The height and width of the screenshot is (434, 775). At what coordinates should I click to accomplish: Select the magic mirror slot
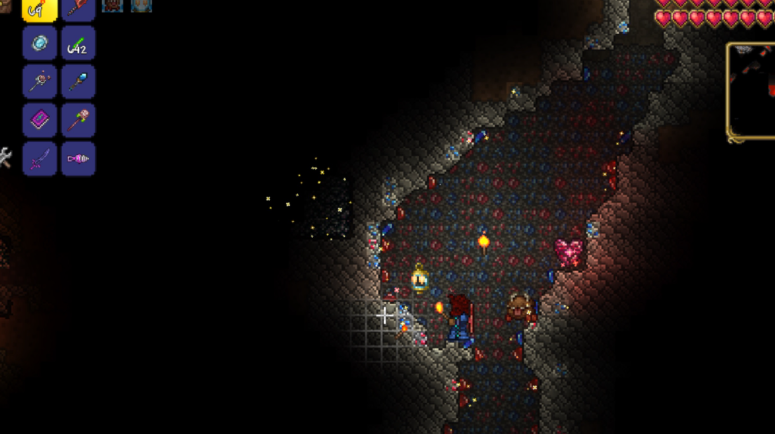pos(39,43)
